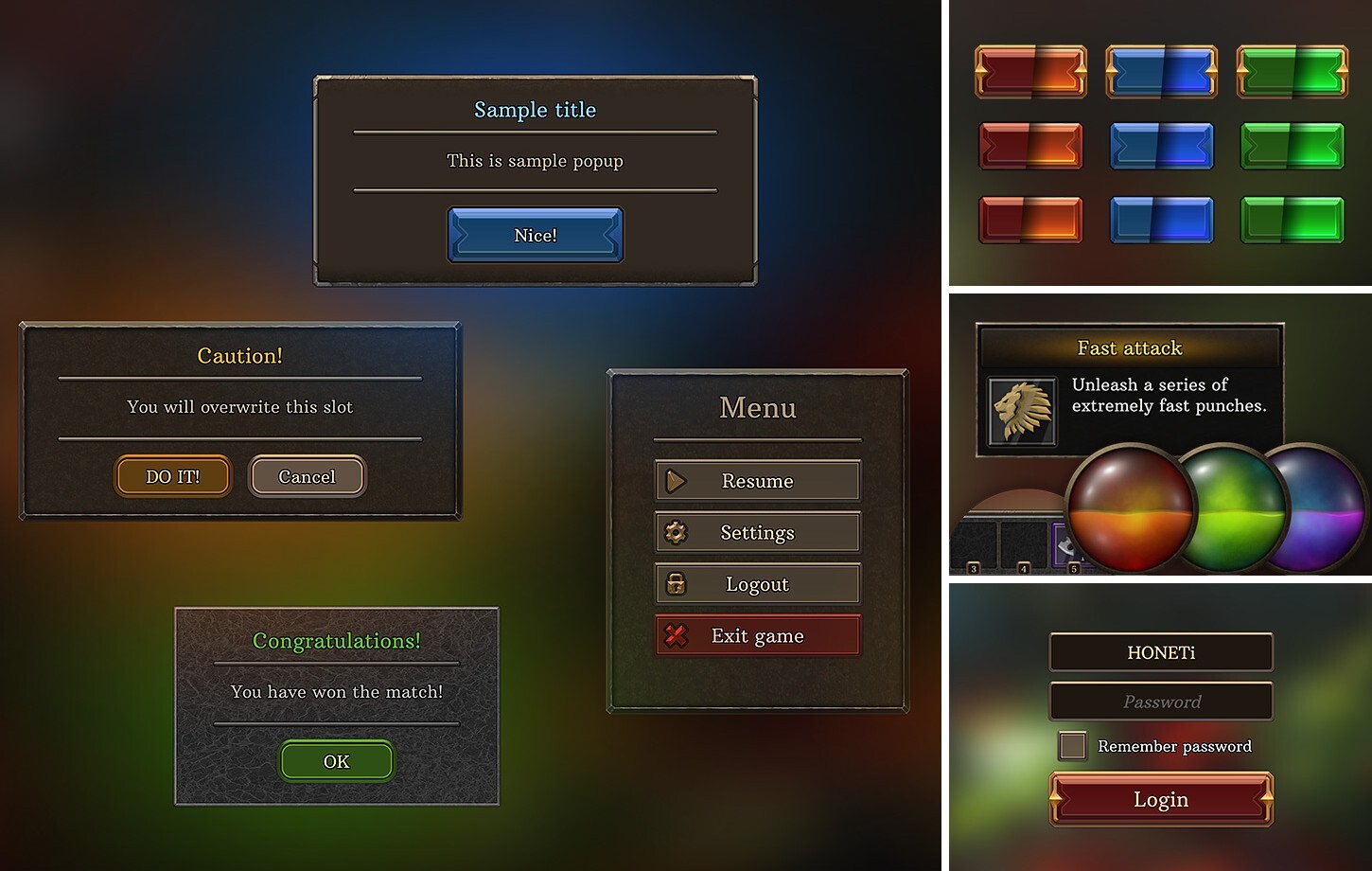Click the red health orb
Screen dimensions: 1372x871
[x=1129, y=508]
